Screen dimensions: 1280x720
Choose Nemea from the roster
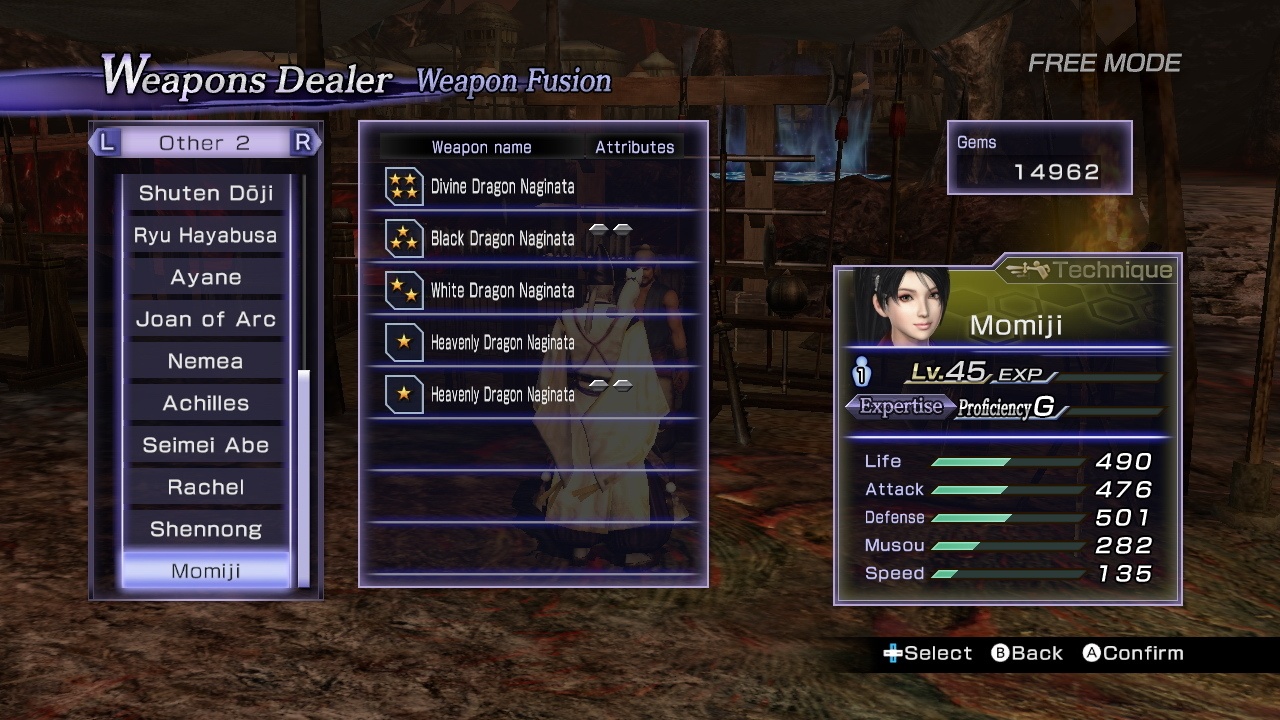(206, 361)
